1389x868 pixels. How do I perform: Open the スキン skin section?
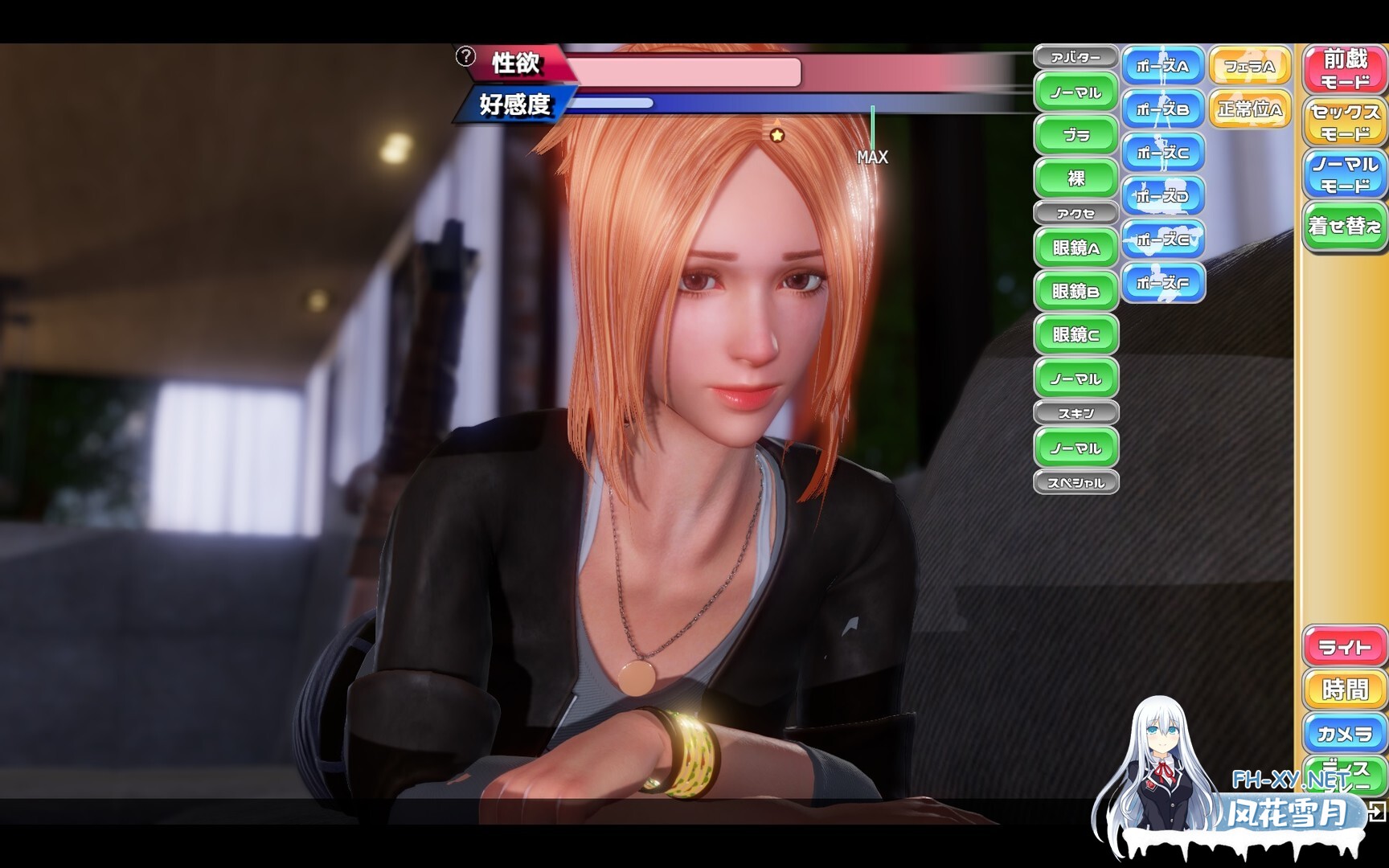1077,411
